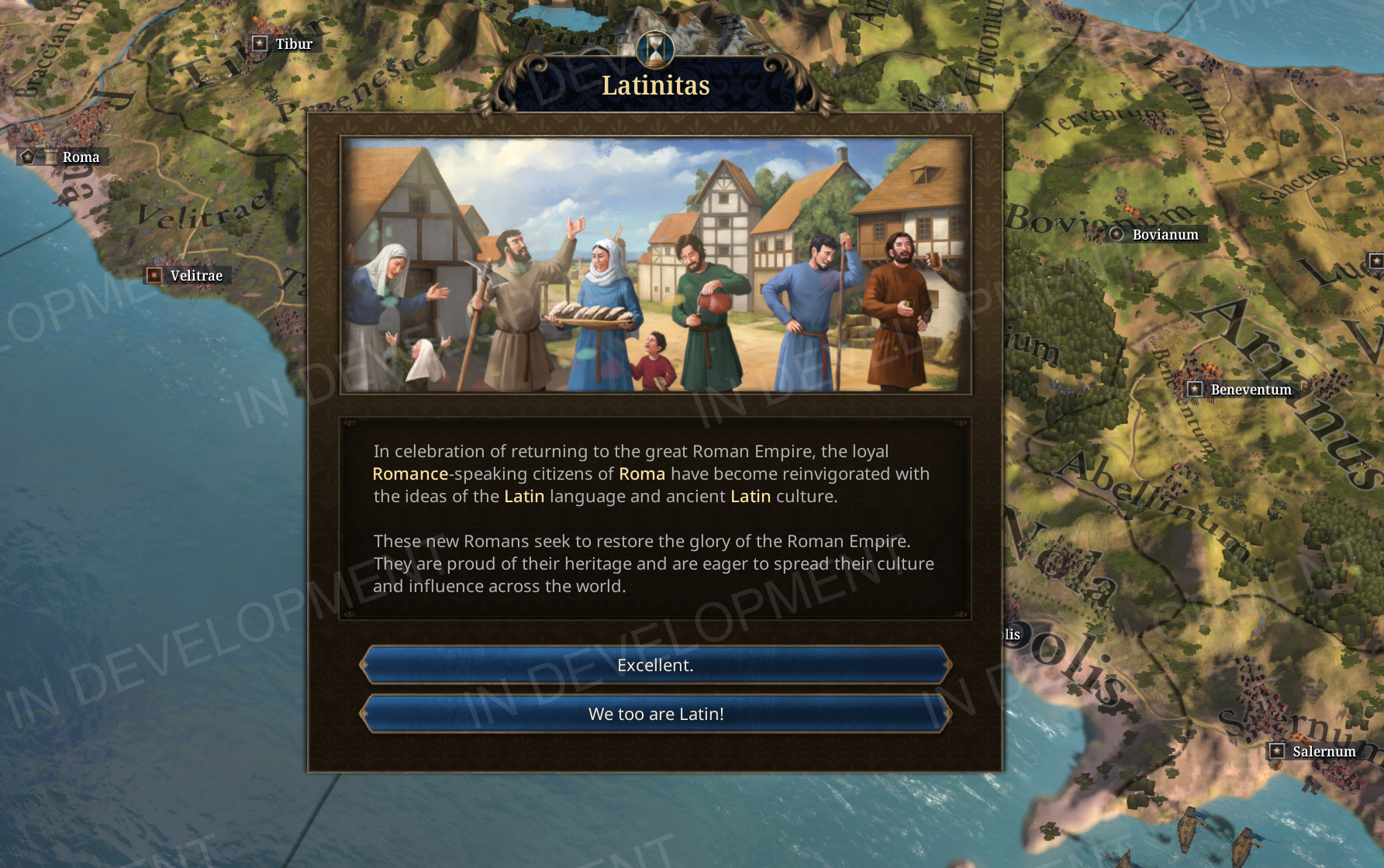Image resolution: width=1384 pixels, height=868 pixels.
Task: Select the "We too are Latin!" option
Action: (x=655, y=714)
